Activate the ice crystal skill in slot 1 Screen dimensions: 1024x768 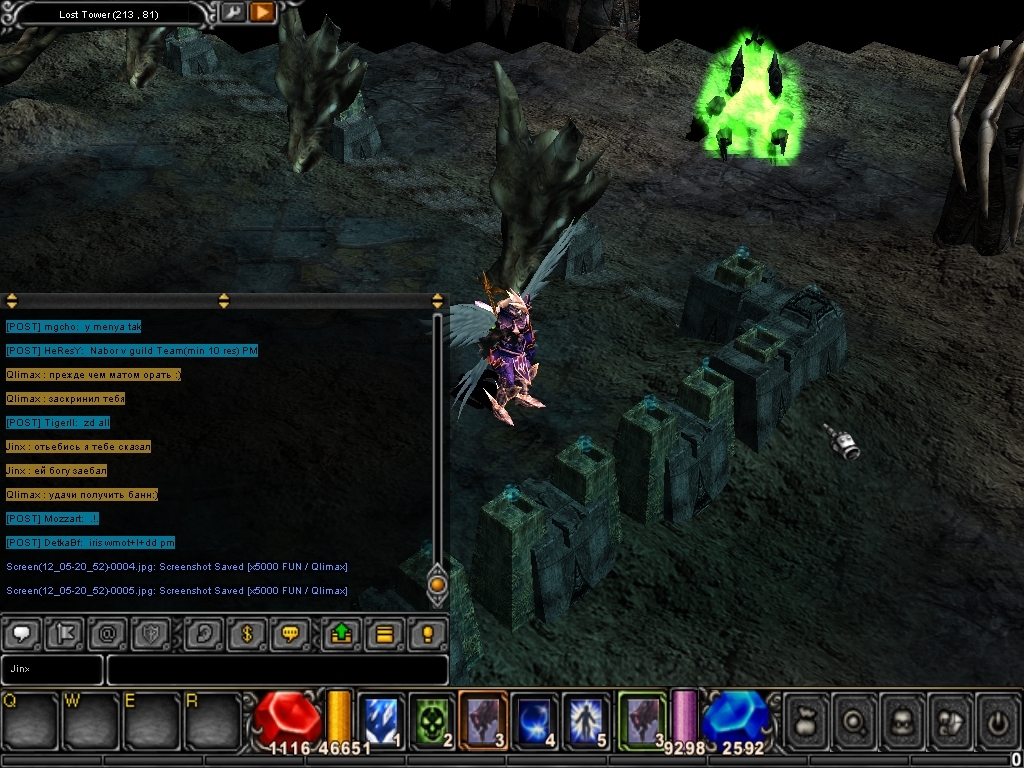[x=380, y=719]
